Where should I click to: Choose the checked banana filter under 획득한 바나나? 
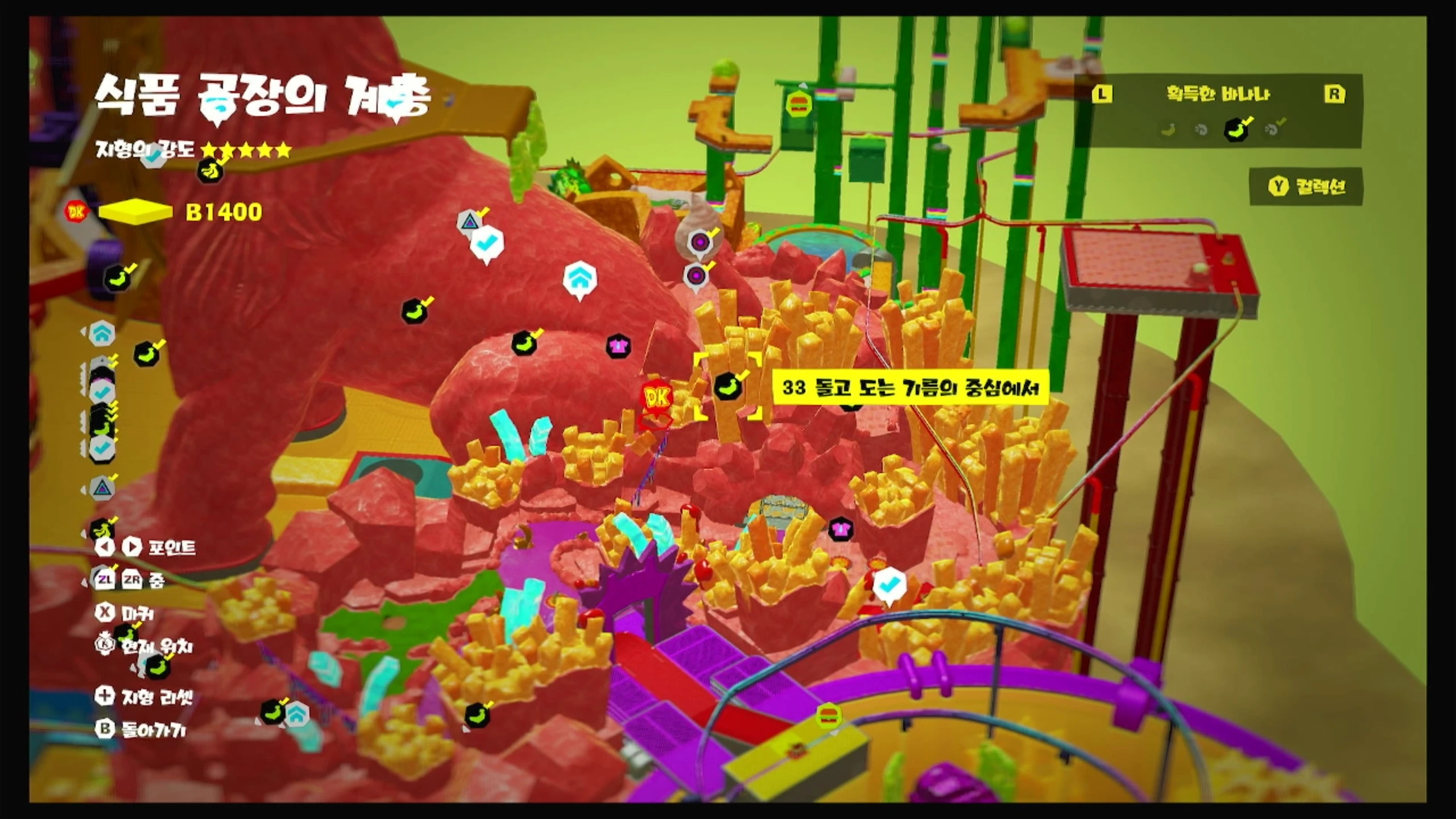coord(1236,130)
